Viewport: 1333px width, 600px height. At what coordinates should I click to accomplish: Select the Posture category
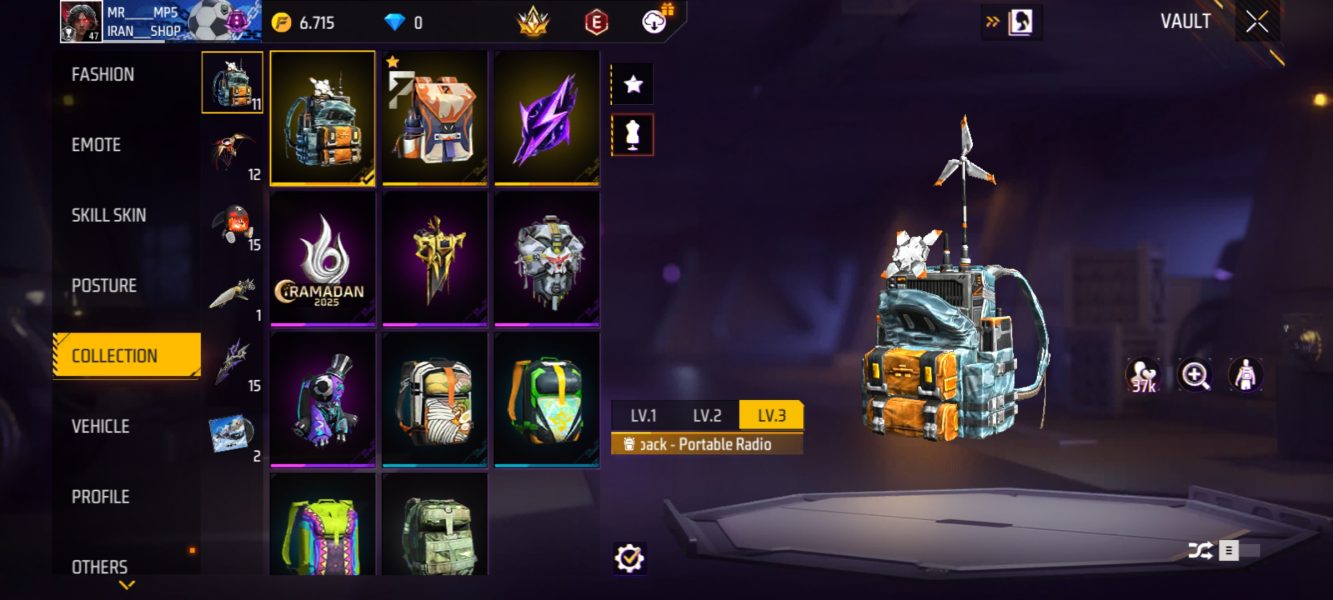pos(104,286)
